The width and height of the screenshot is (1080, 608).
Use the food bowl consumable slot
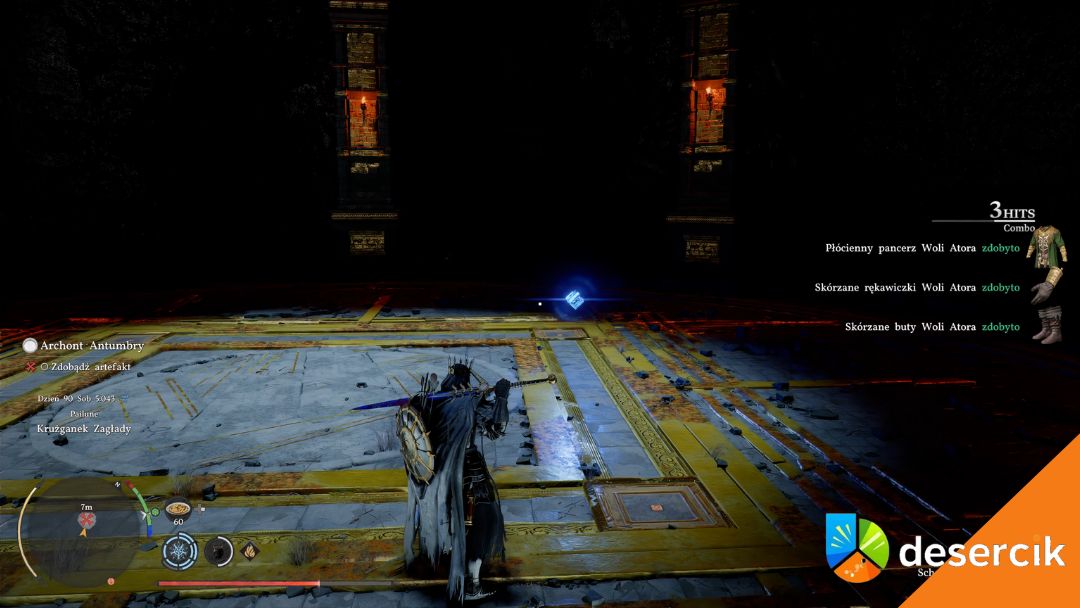[x=178, y=507]
